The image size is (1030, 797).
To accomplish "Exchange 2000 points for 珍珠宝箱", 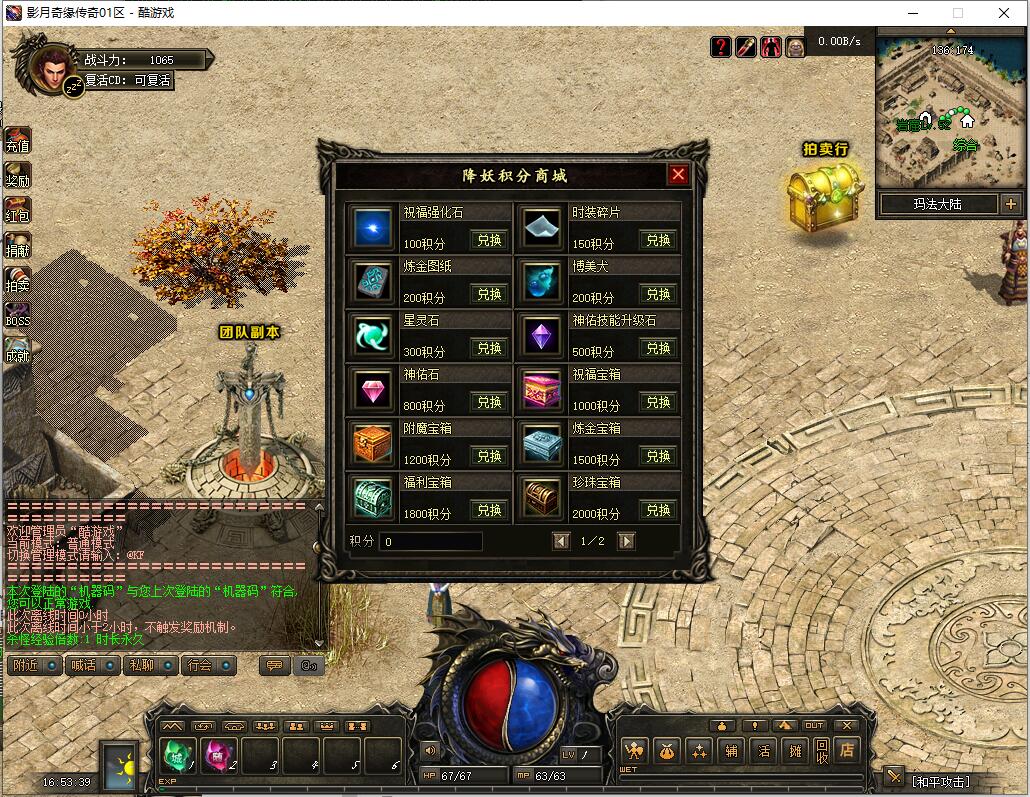I will 658,510.
